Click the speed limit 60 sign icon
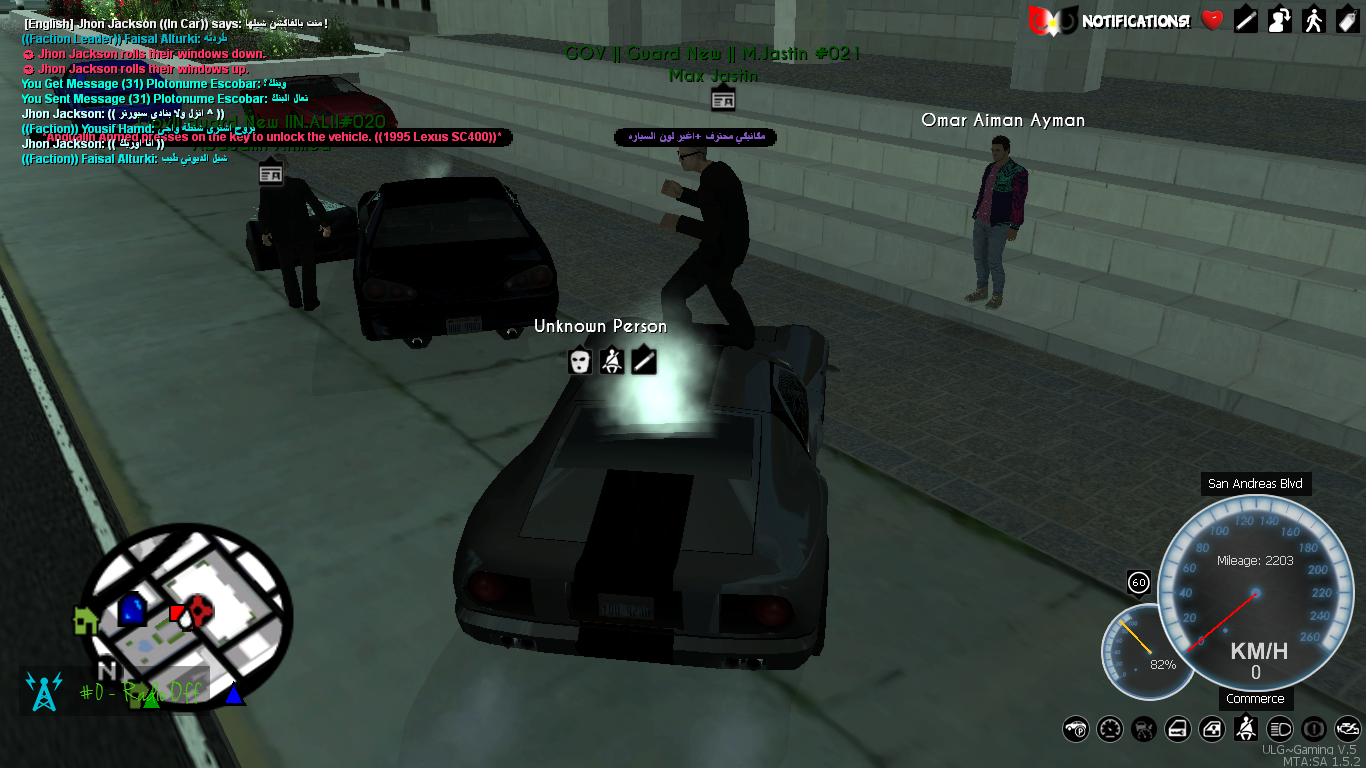The height and width of the screenshot is (768, 1366). [1138, 582]
